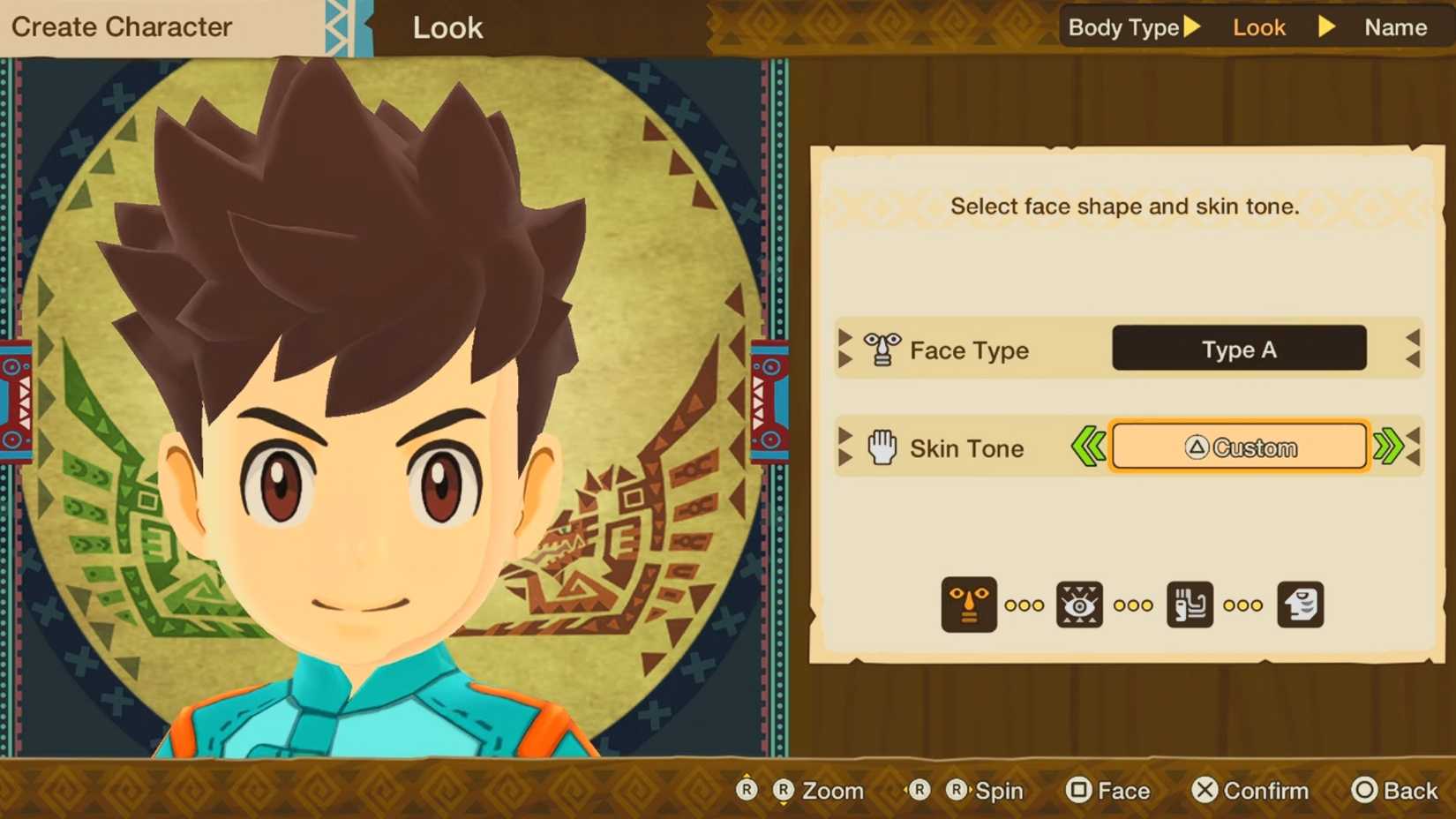Click the left double chevron for Skin Tone
The image size is (1456, 819).
point(1090,447)
